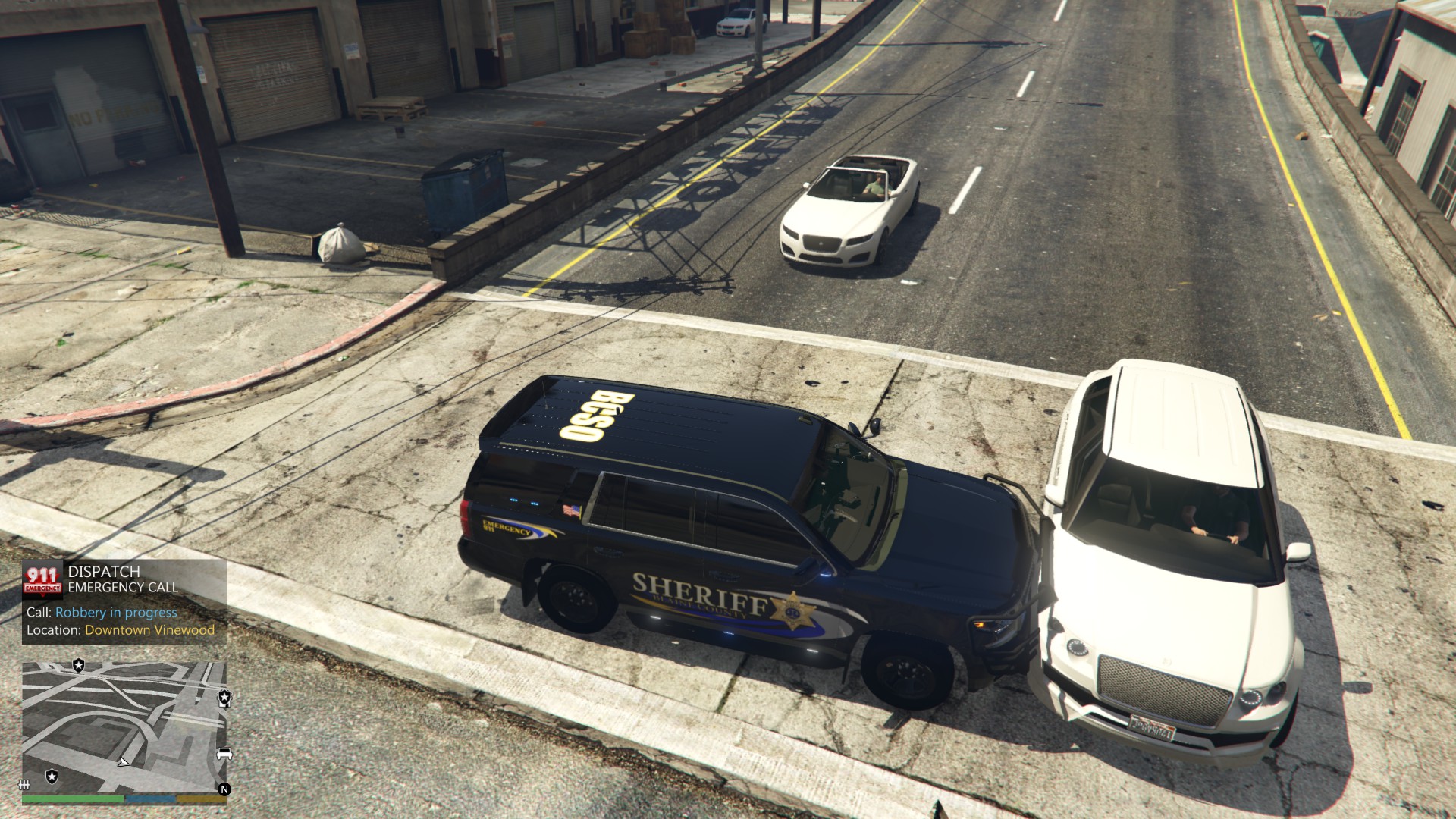1456x819 pixels.
Task: Open the 911 Dispatch emergency call notification
Action: coord(124,602)
